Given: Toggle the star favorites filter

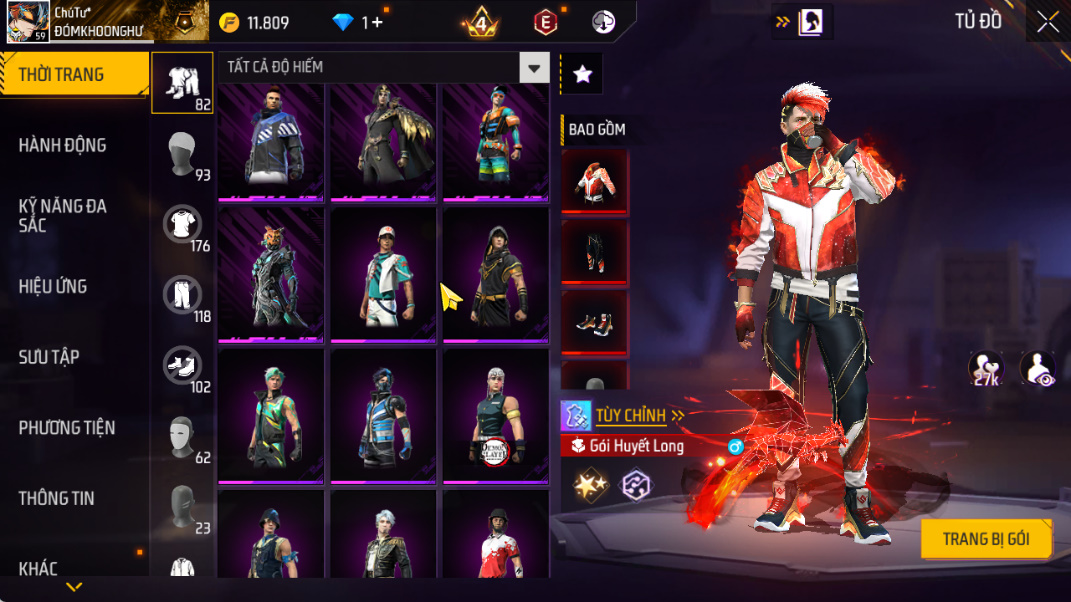Looking at the screenshot, I should pos(583,74).
